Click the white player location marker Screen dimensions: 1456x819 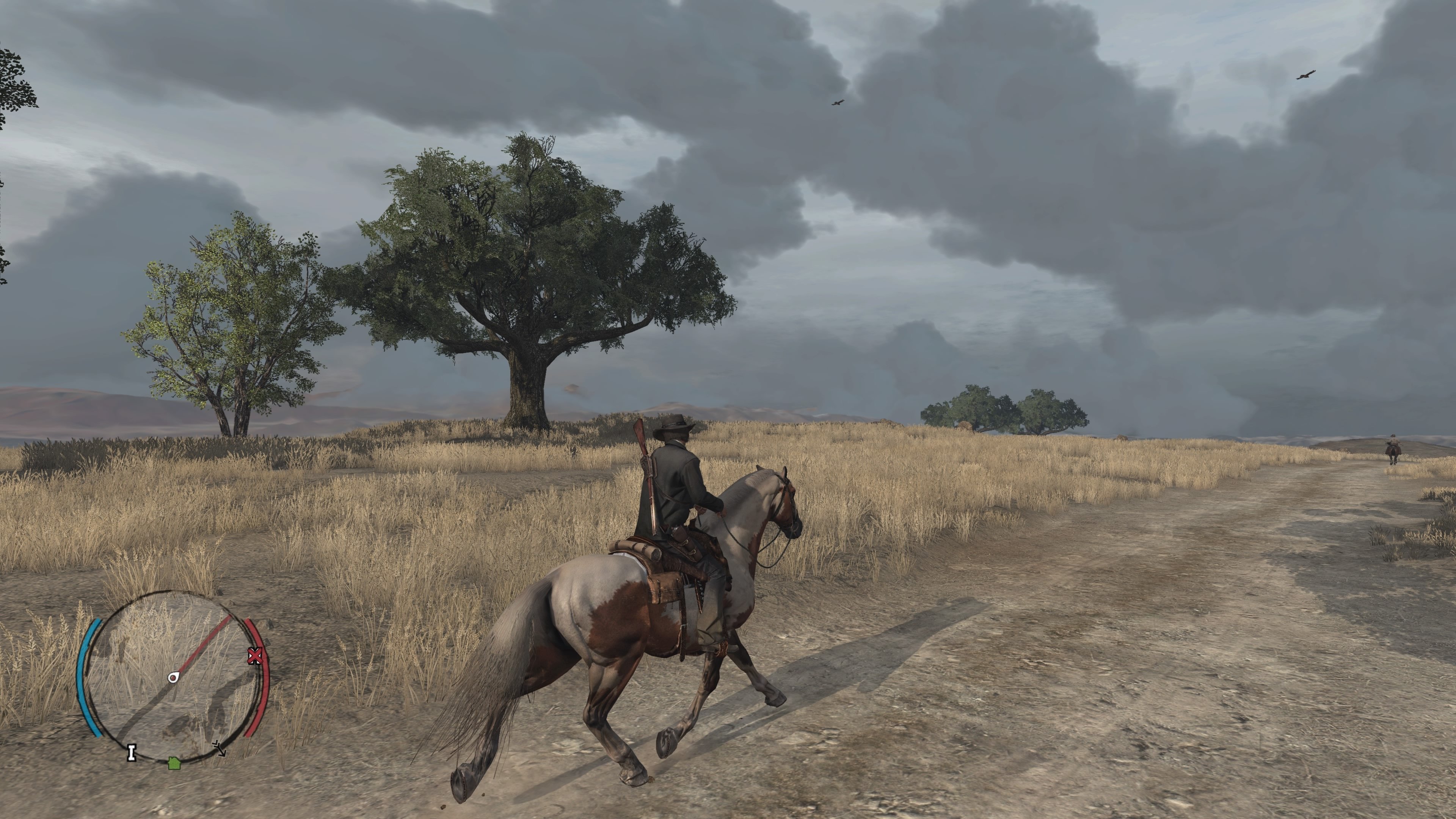click(174, 677)
